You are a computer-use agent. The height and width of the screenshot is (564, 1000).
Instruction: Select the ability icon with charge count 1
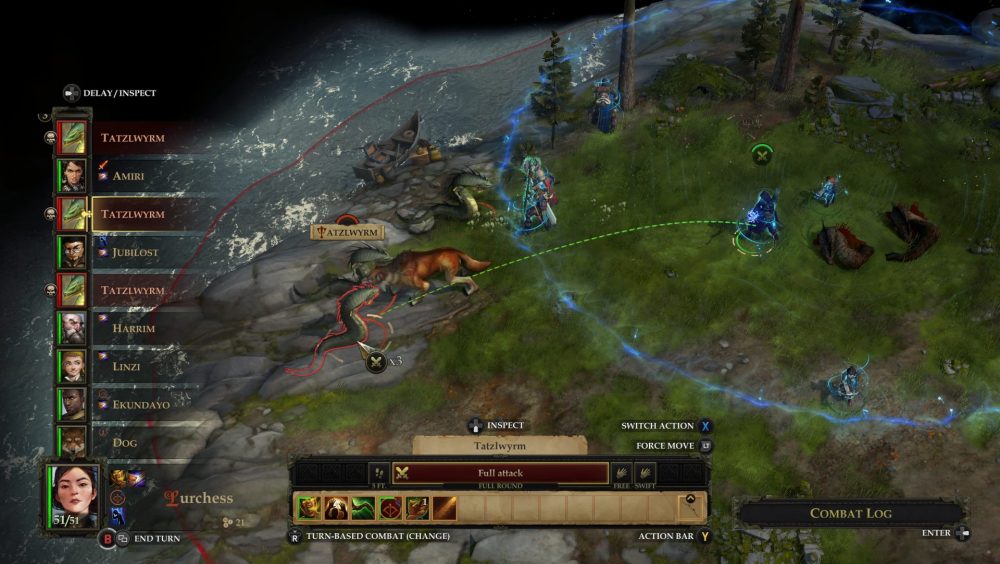coord(417,508)
